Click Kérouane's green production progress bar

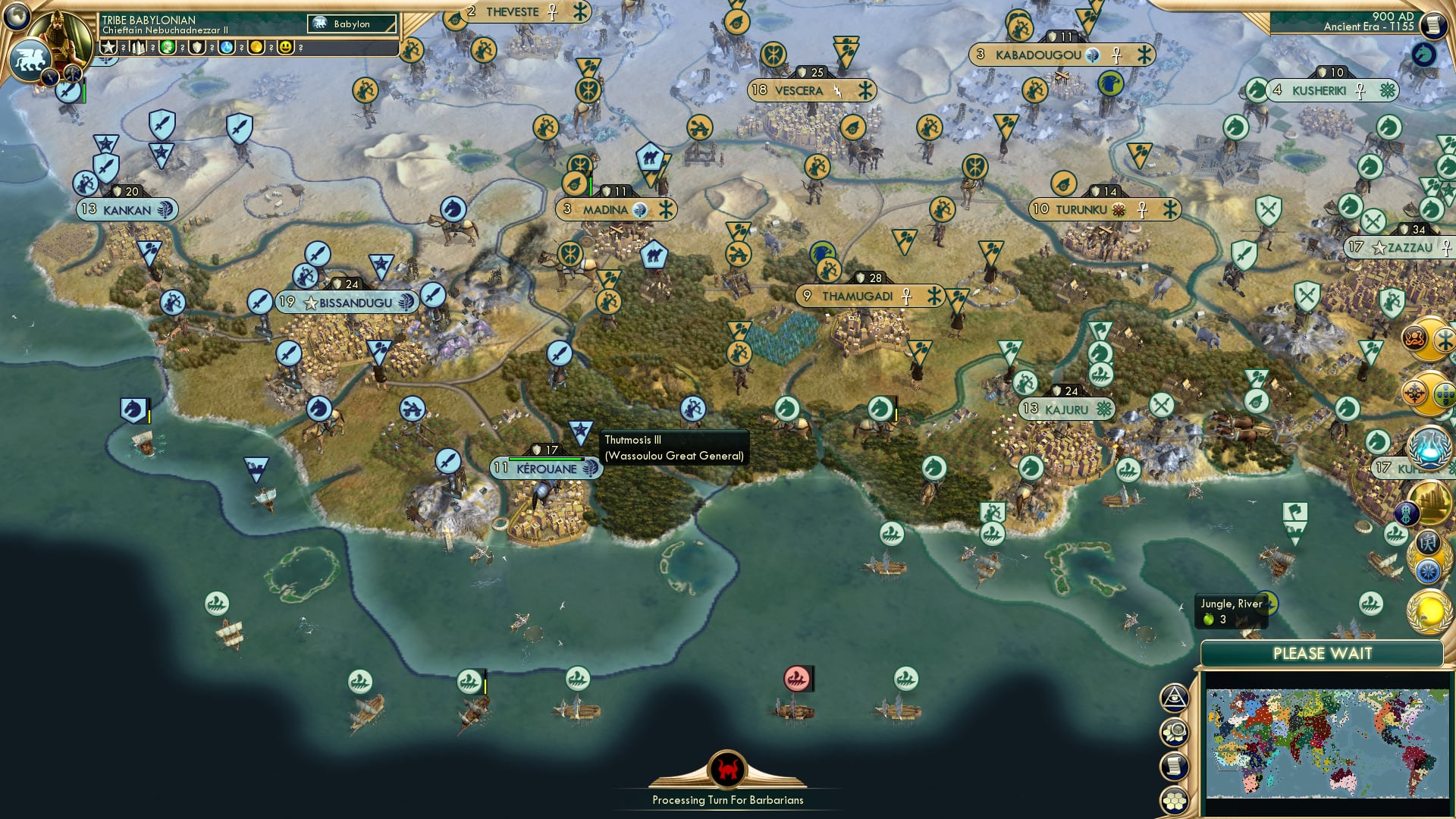[544, 459]
